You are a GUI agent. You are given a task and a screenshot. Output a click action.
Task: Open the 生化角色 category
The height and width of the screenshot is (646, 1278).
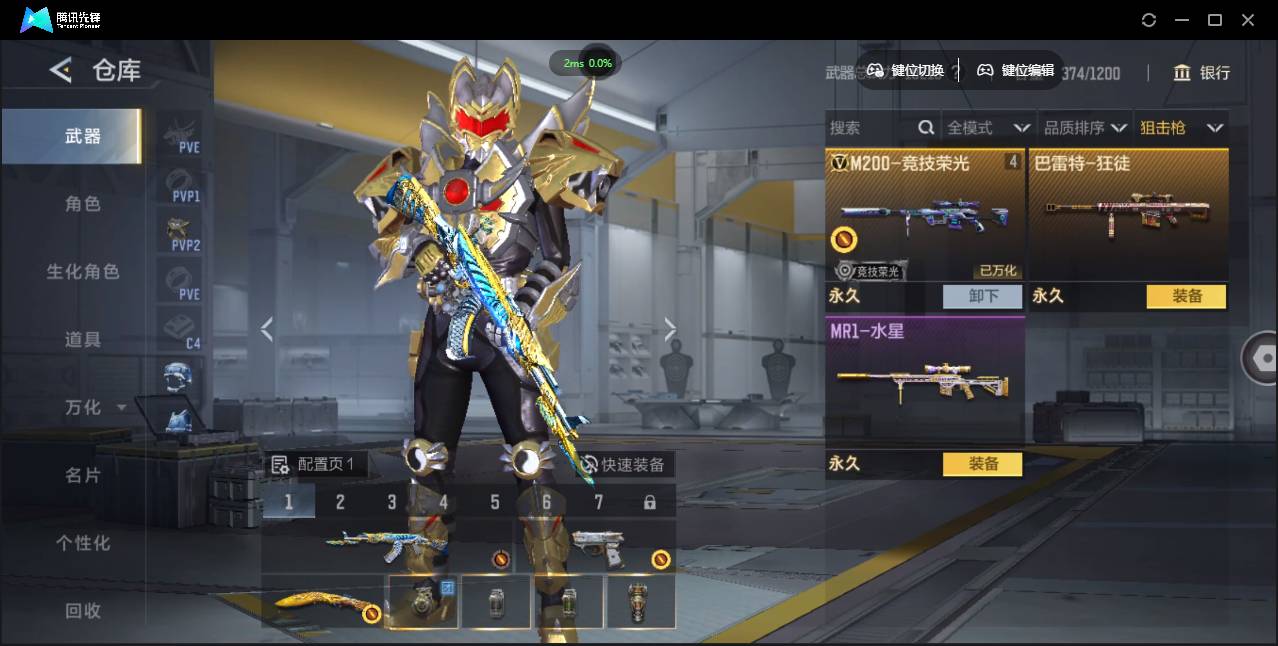(83, 272)
